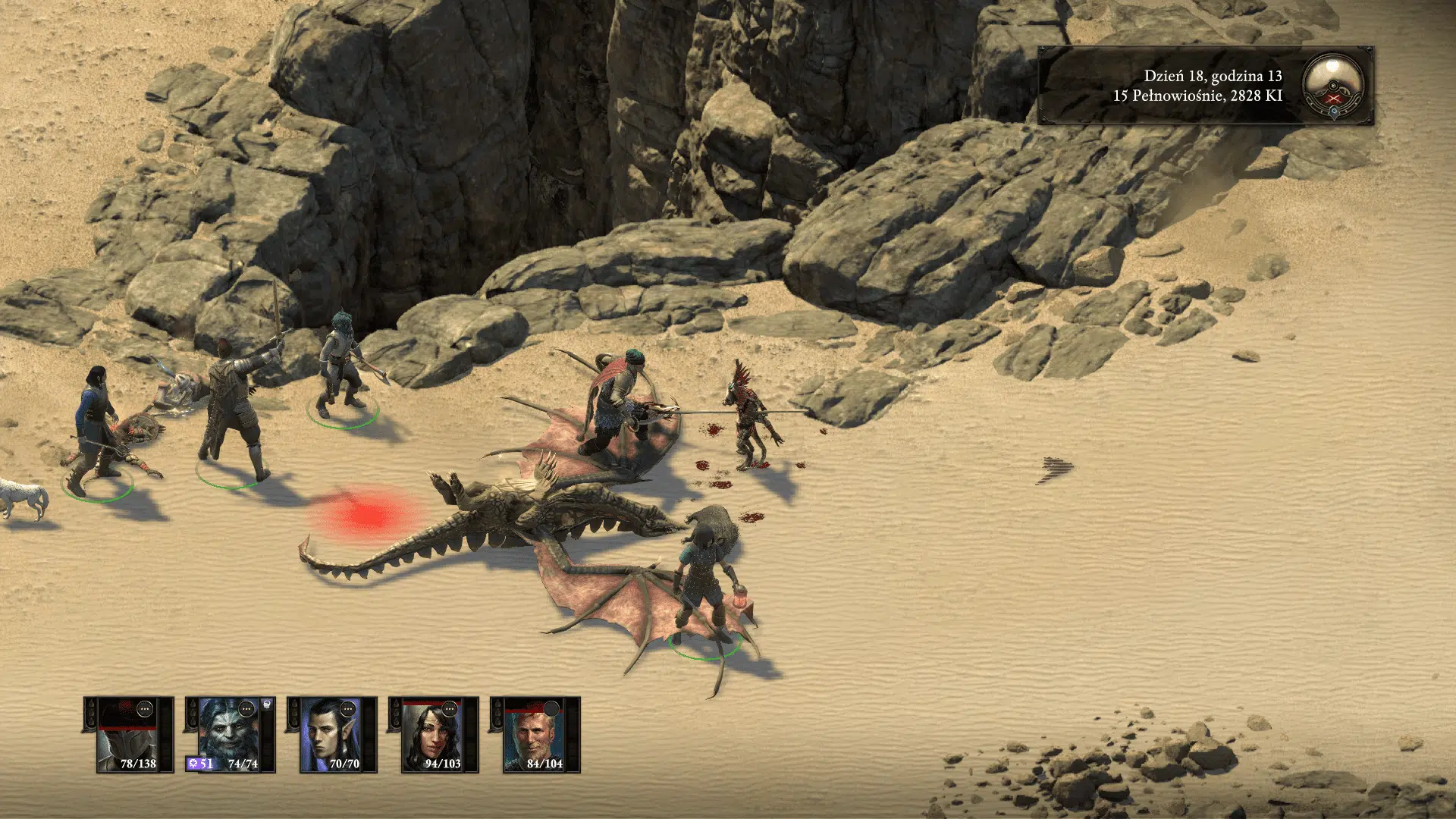Open the ellipsis menu on Tekēhu's portrait

[246, 709]
